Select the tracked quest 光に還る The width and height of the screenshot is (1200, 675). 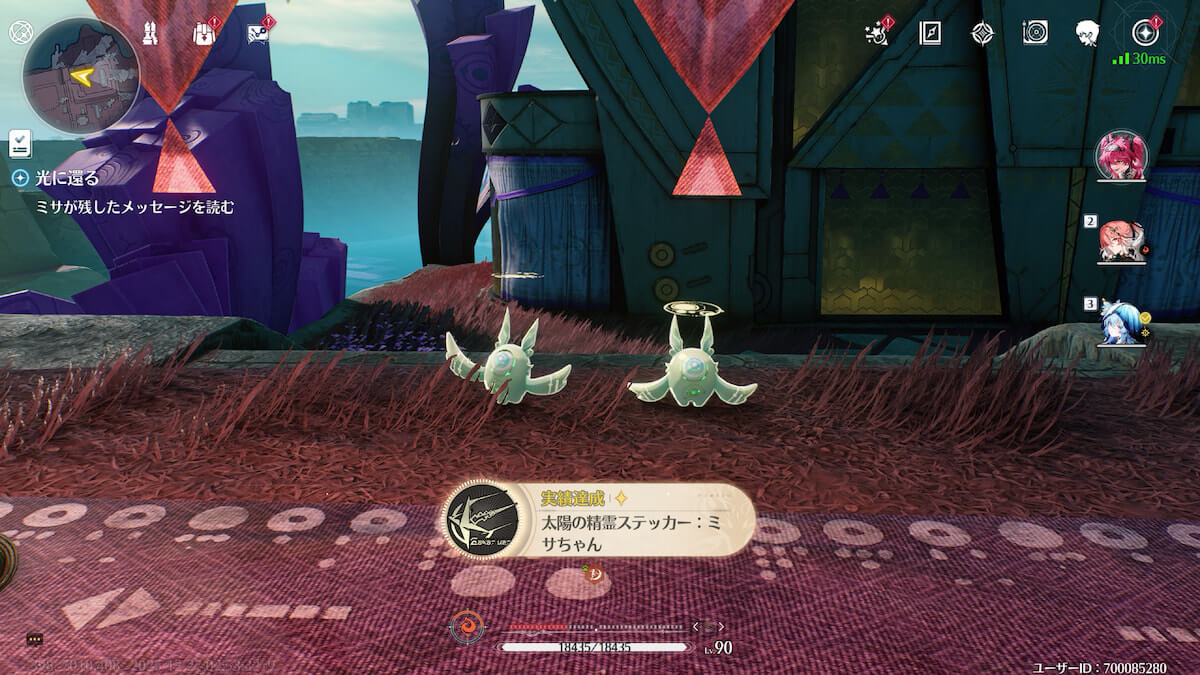tap(67, 178)
